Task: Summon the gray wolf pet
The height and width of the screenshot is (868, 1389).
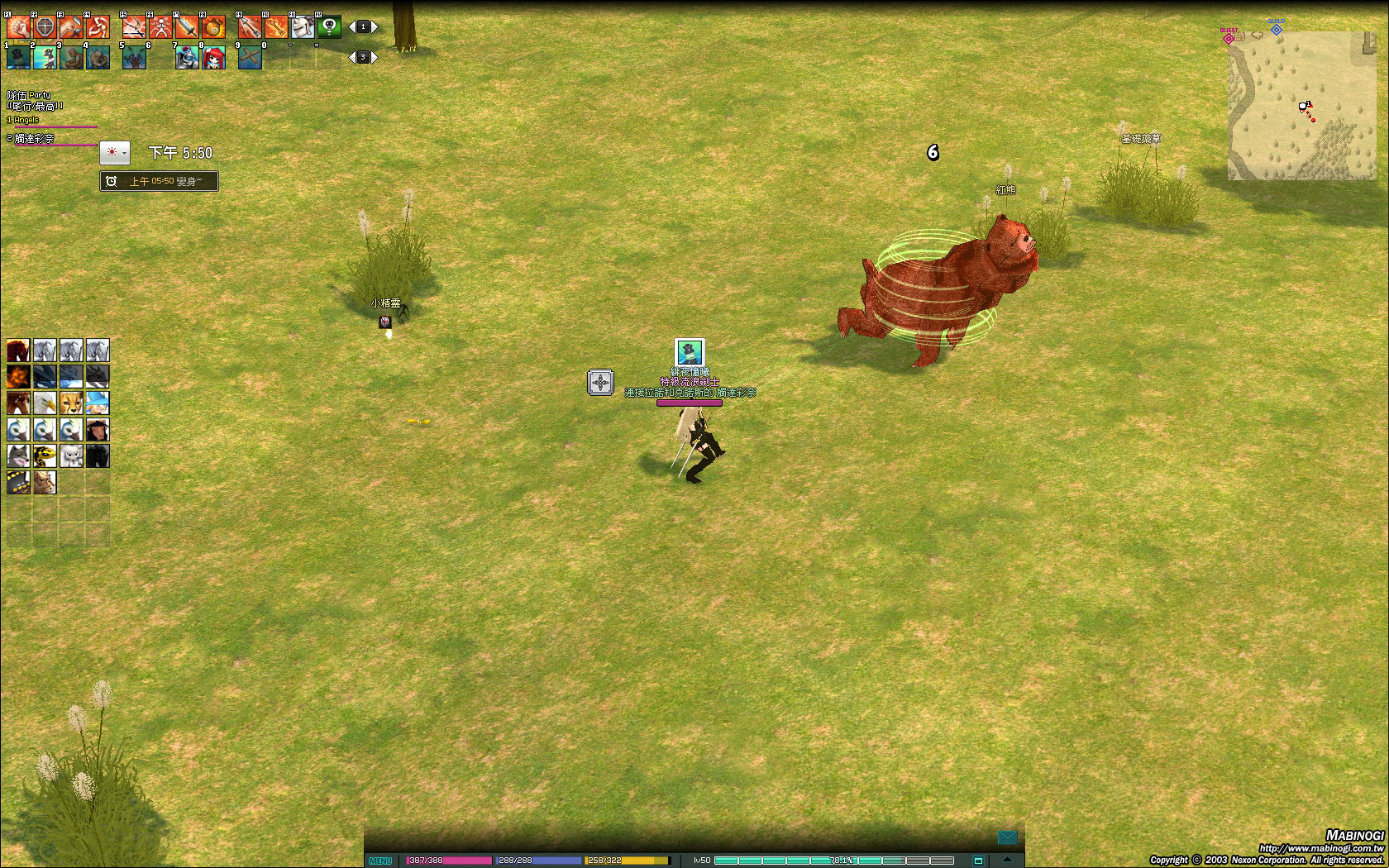Action: pyautogui.click(x=18, y=456)
